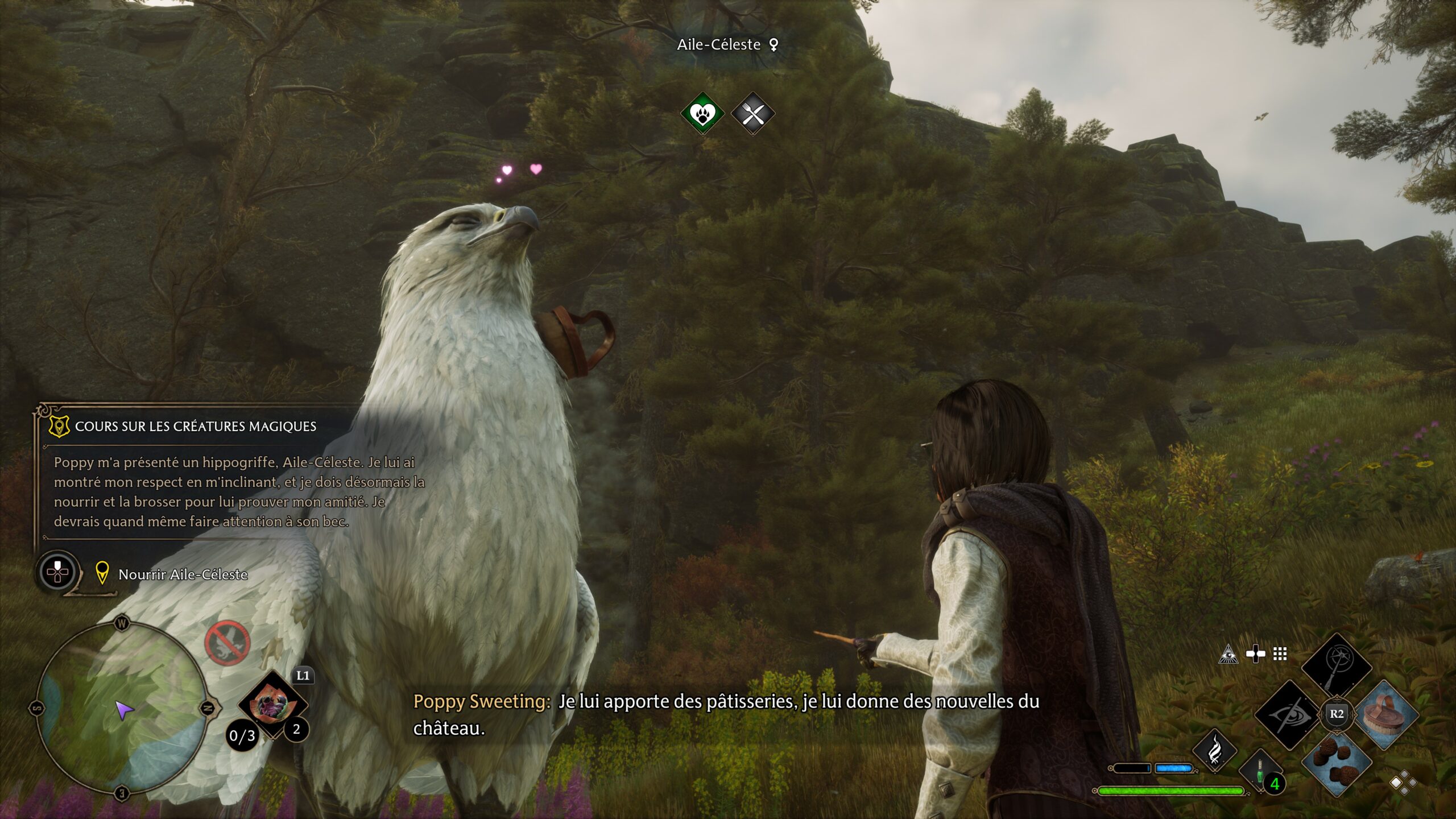
Task: Open the nine-dot grid icon
Action: coord(1280,655)
